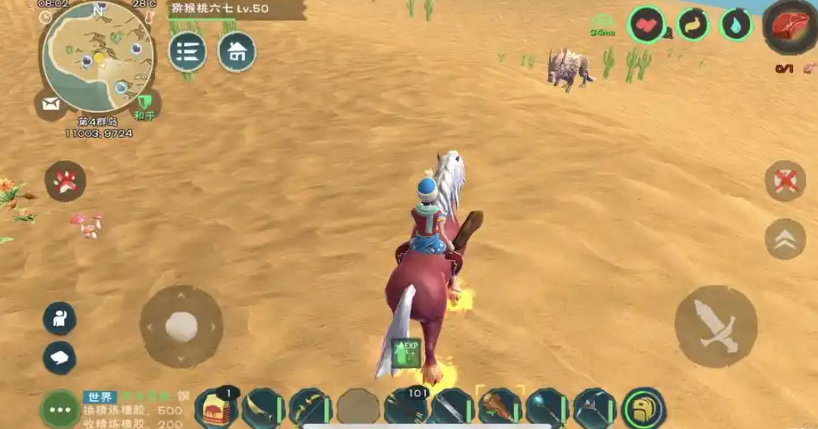Screen dimensions: 818x429
Task: Open the backpack inventory button
Action: click(x=643, y=408)
